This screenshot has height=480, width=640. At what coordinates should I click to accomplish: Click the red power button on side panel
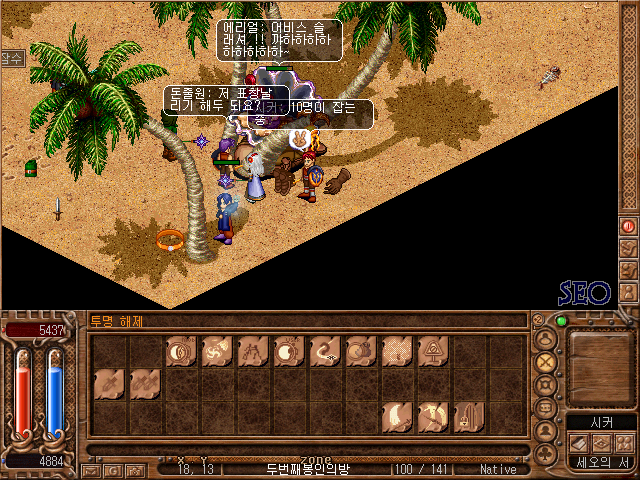tap(629, 226)
